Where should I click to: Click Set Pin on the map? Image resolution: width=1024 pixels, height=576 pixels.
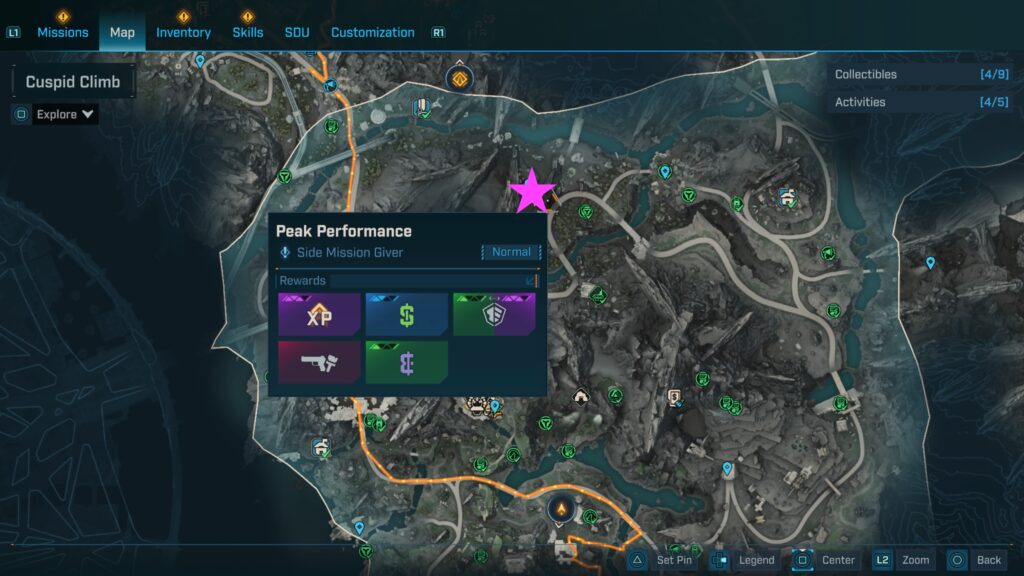[x=664, y=560]
